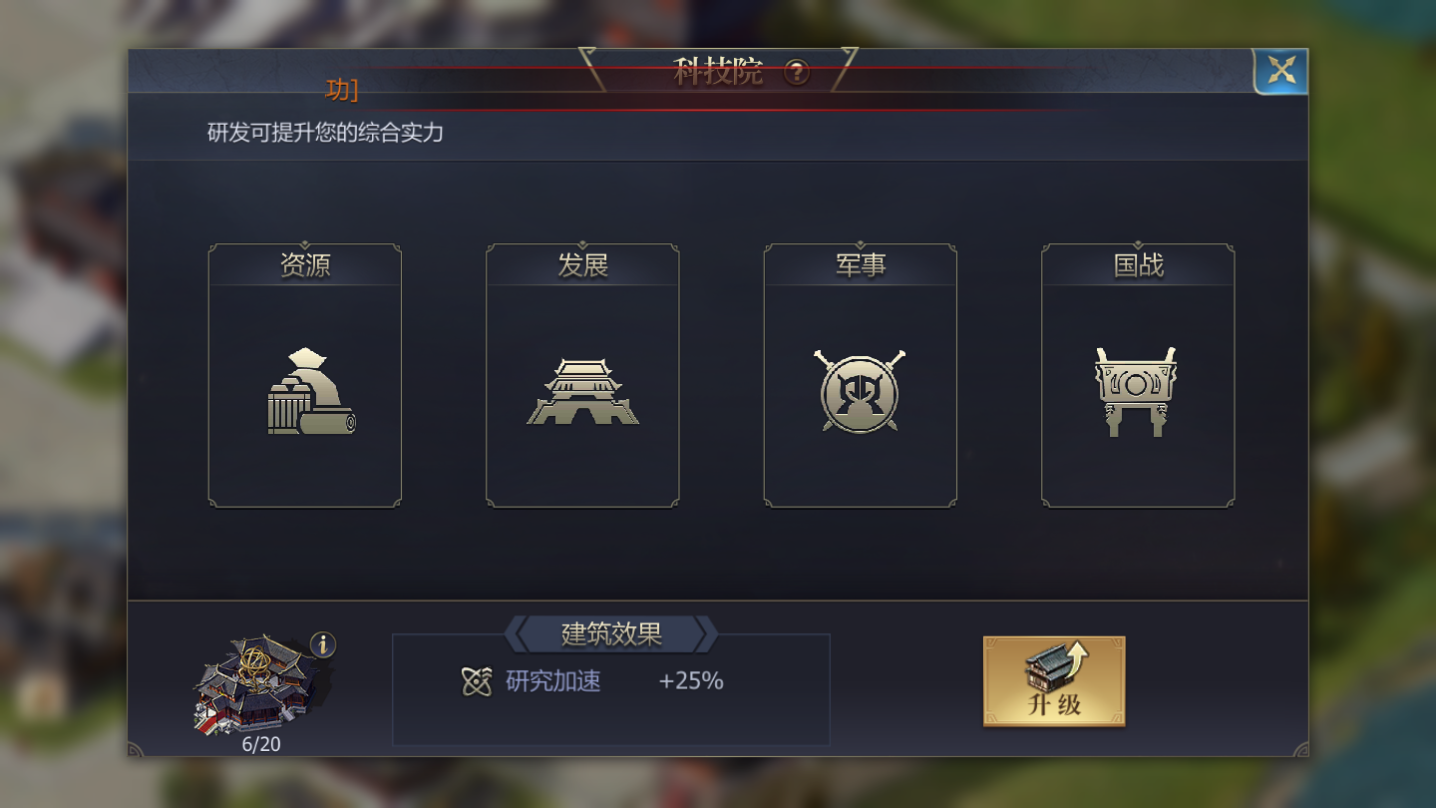This screenshot has height=808, width=1436.
Task: Show help via the question mark icon
Action: (x=796, y=72)
